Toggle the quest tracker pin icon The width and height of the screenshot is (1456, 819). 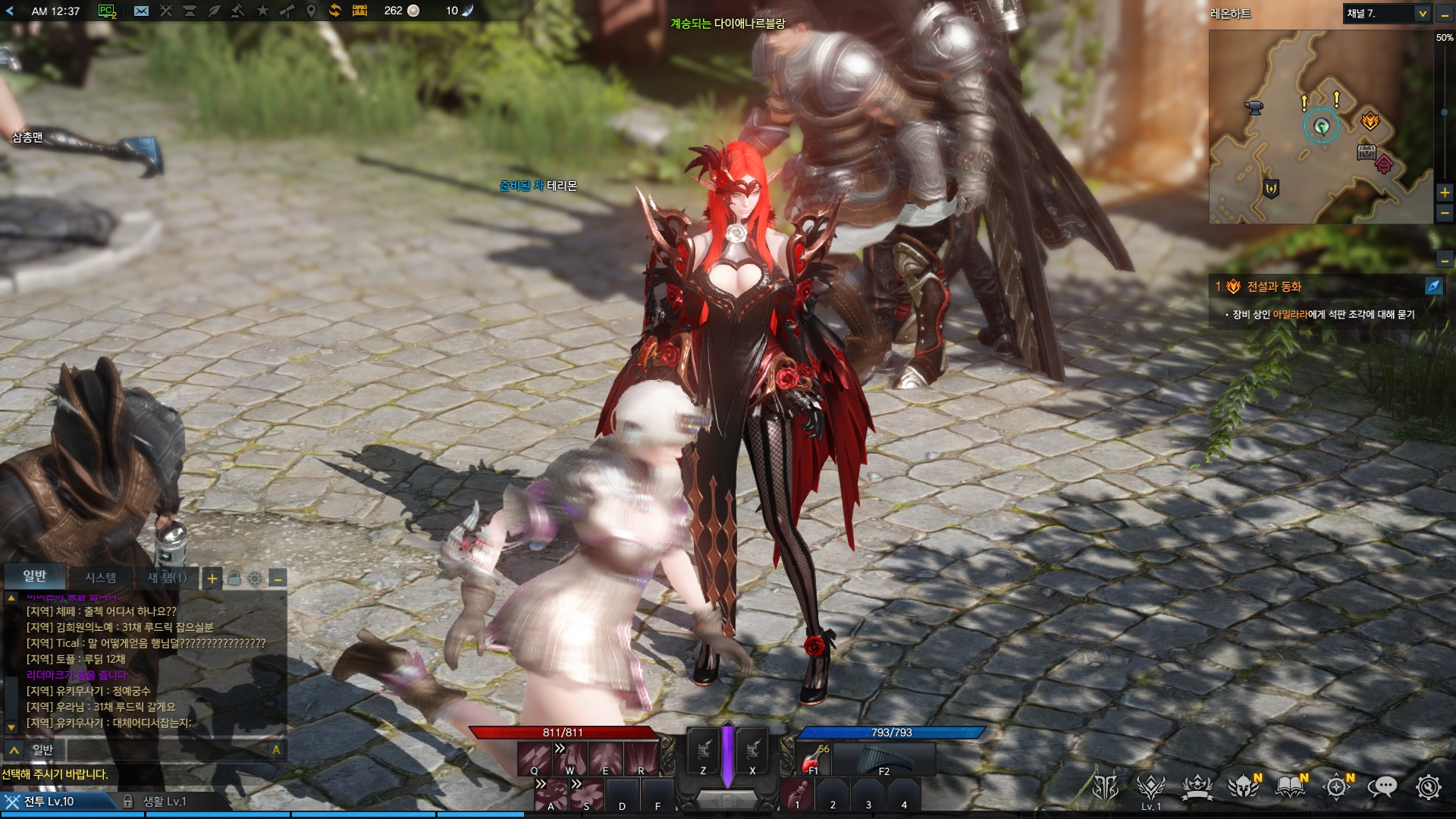1433,286
